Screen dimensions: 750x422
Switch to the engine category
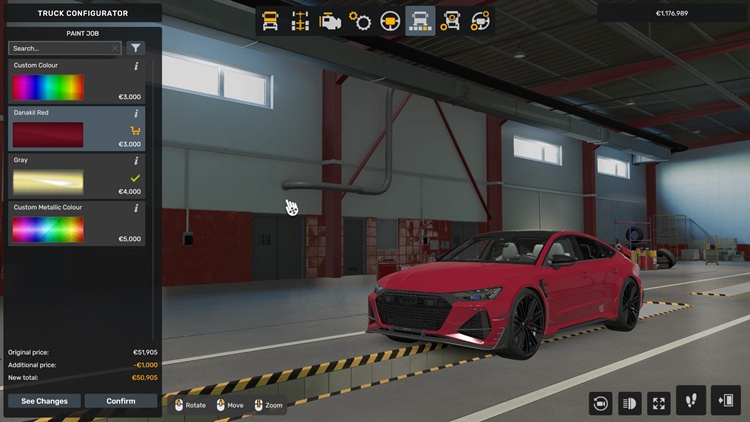(x=329, y=21)
